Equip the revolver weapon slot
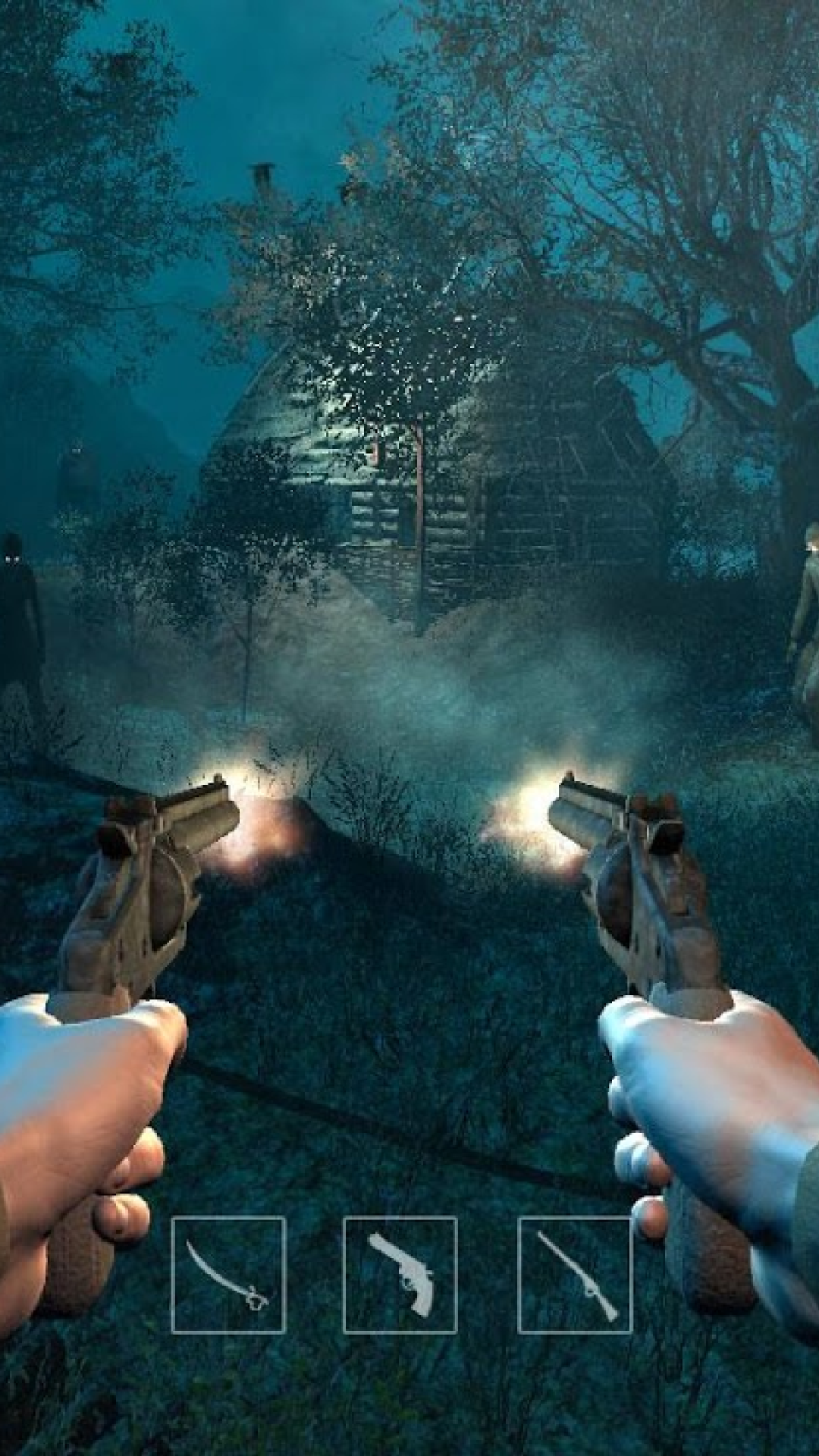Viewport: 819px width, 1456px height. [400, 1274]
